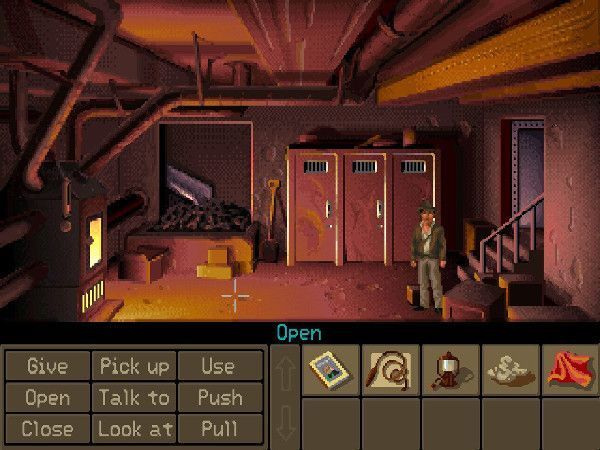Activate the Pull verb
This screenshot has width=600, height=450.
point(217,428)
